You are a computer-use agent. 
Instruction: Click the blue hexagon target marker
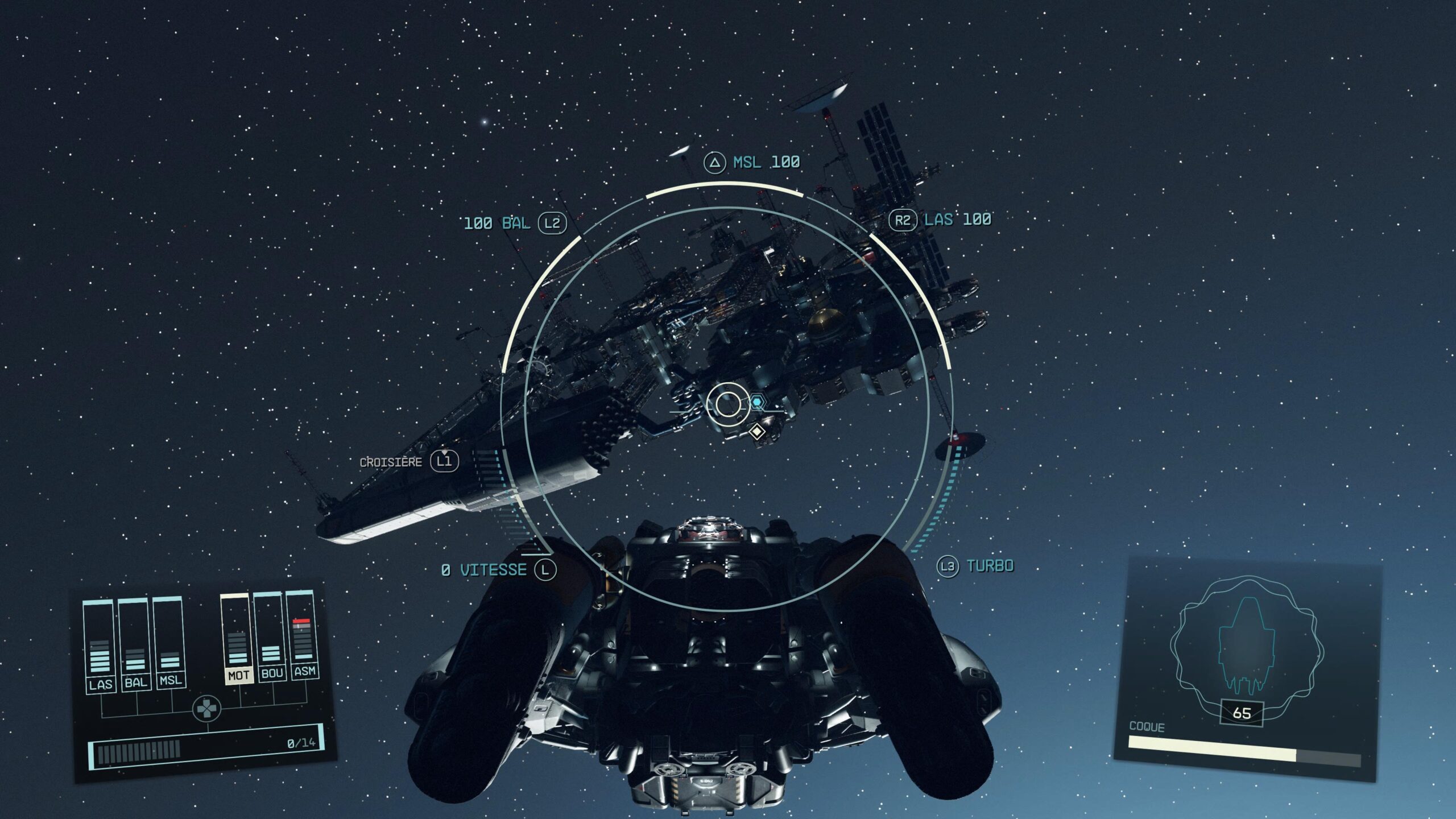click(756, 403)
